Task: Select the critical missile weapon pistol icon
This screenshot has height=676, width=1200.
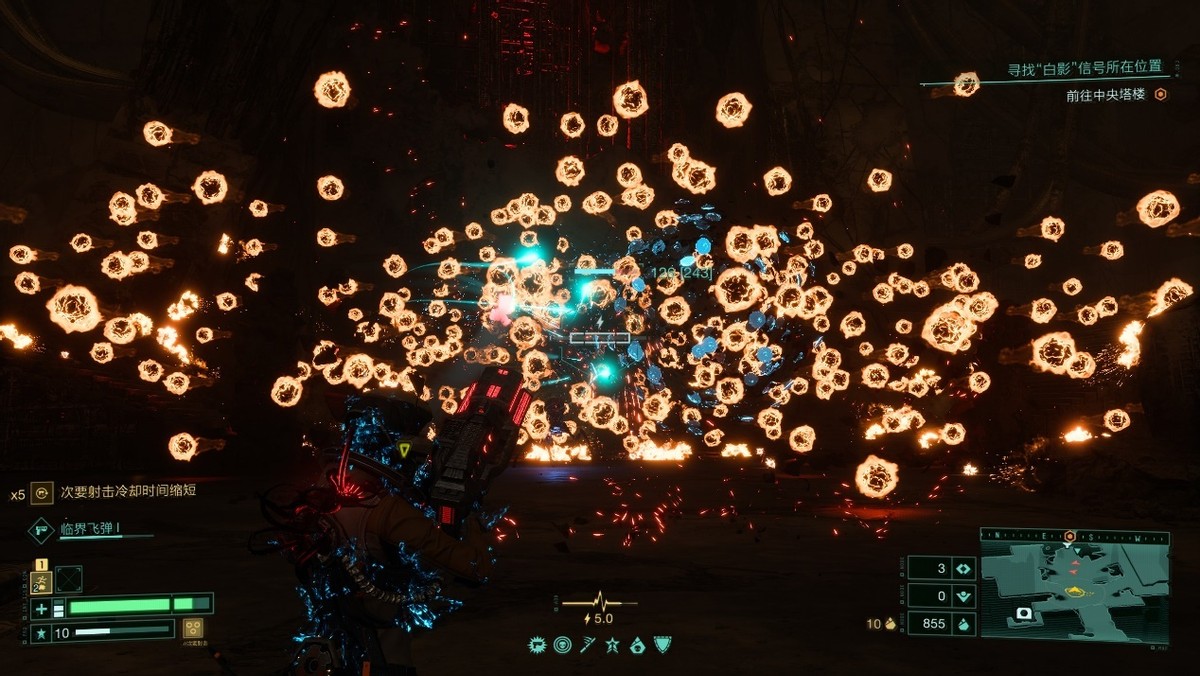Action: [43, 530]
